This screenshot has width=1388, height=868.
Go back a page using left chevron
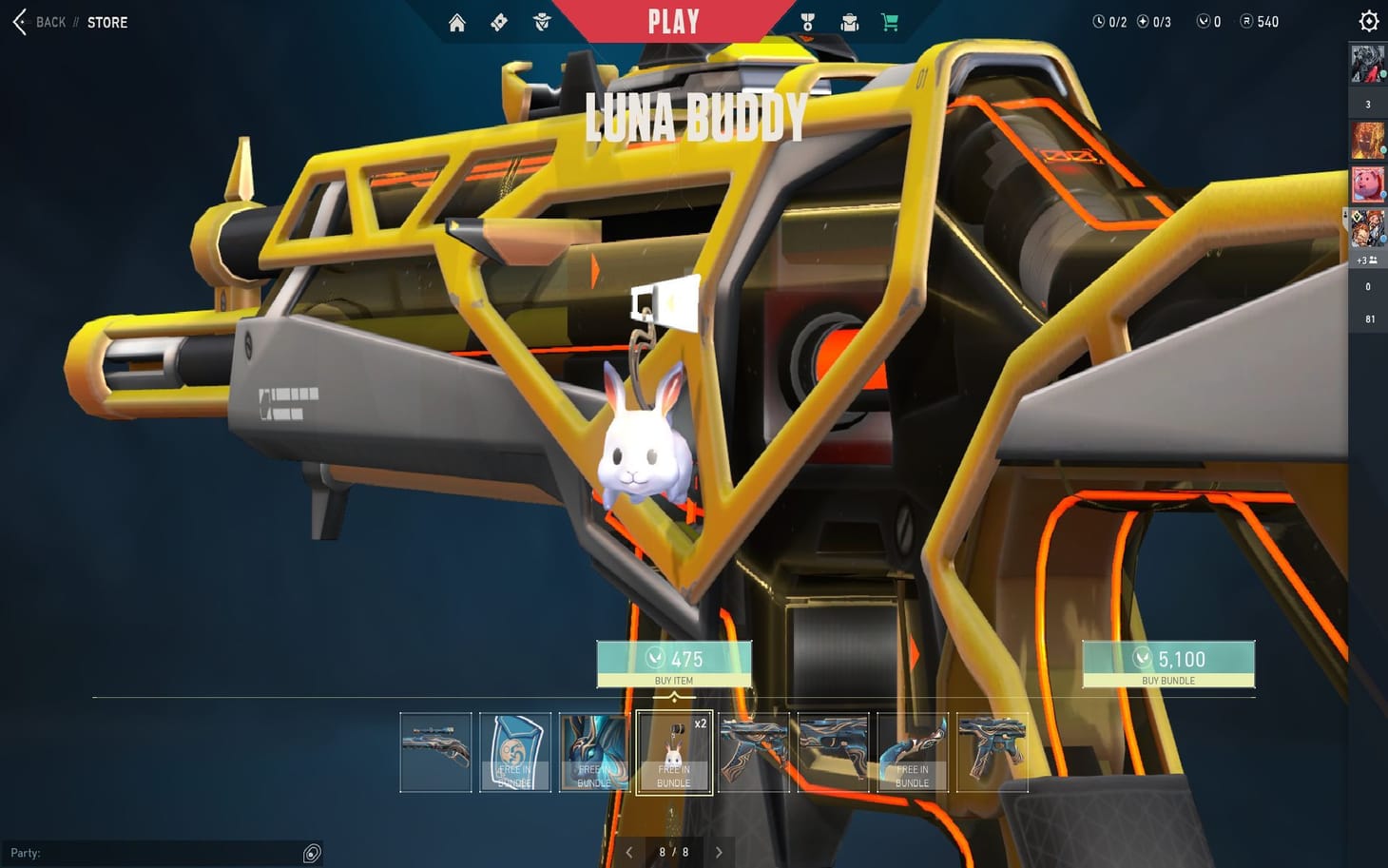629,852
